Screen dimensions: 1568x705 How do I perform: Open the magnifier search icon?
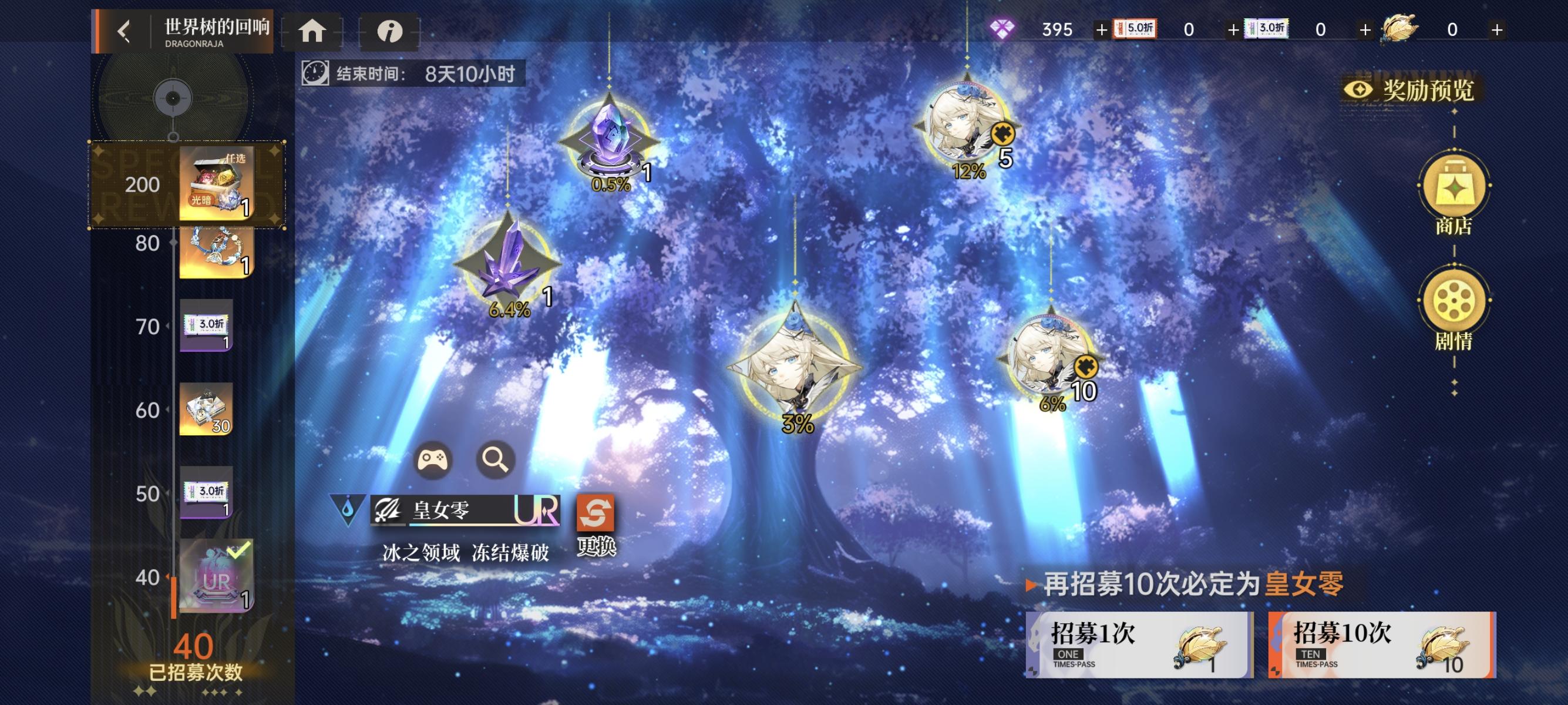click(496, 460)
